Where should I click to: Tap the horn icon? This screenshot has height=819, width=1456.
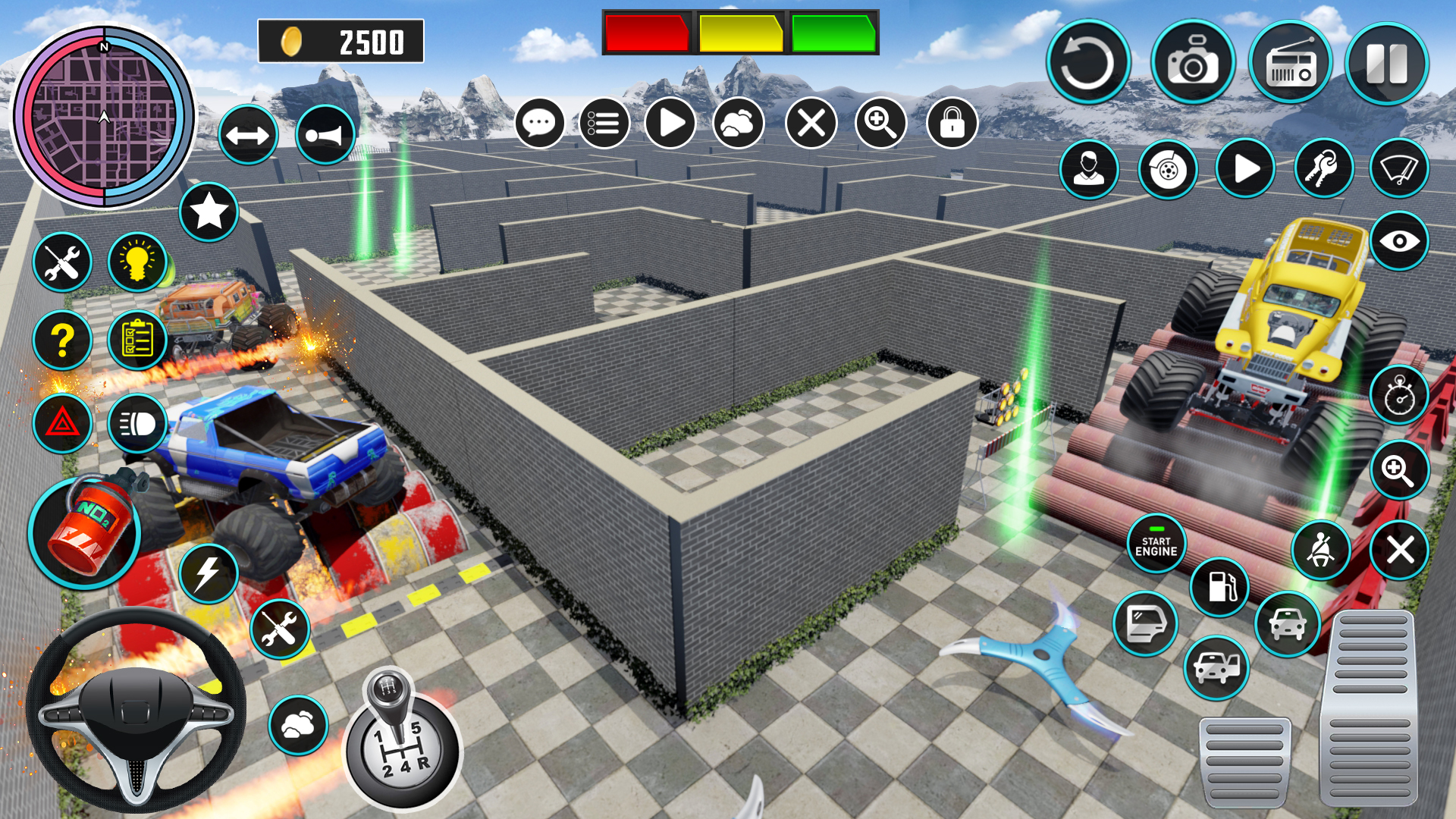click(x=326, y=133)
